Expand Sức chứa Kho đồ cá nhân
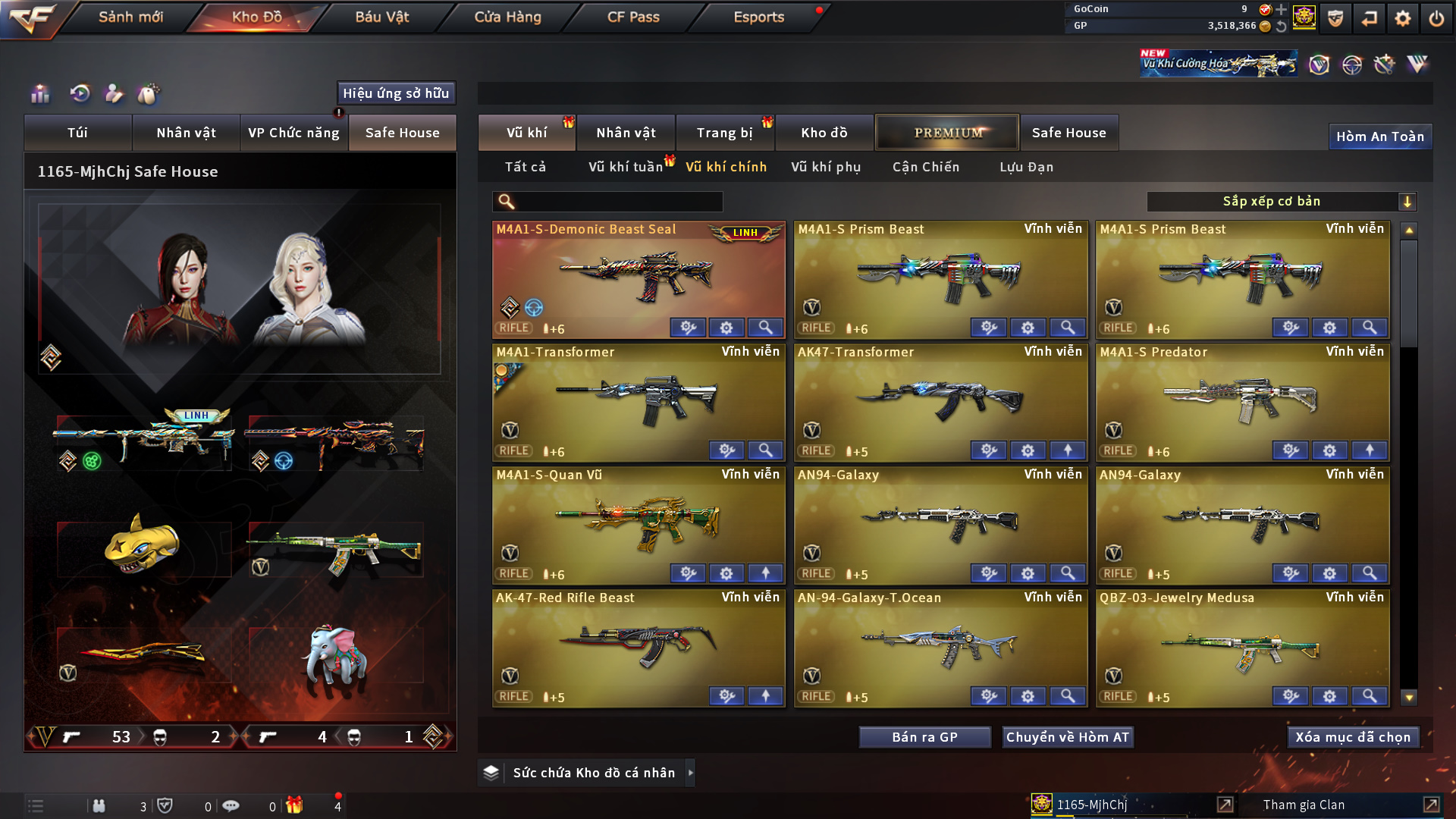The height and width of the screenshot is (819, 1456). click(594, 773)
